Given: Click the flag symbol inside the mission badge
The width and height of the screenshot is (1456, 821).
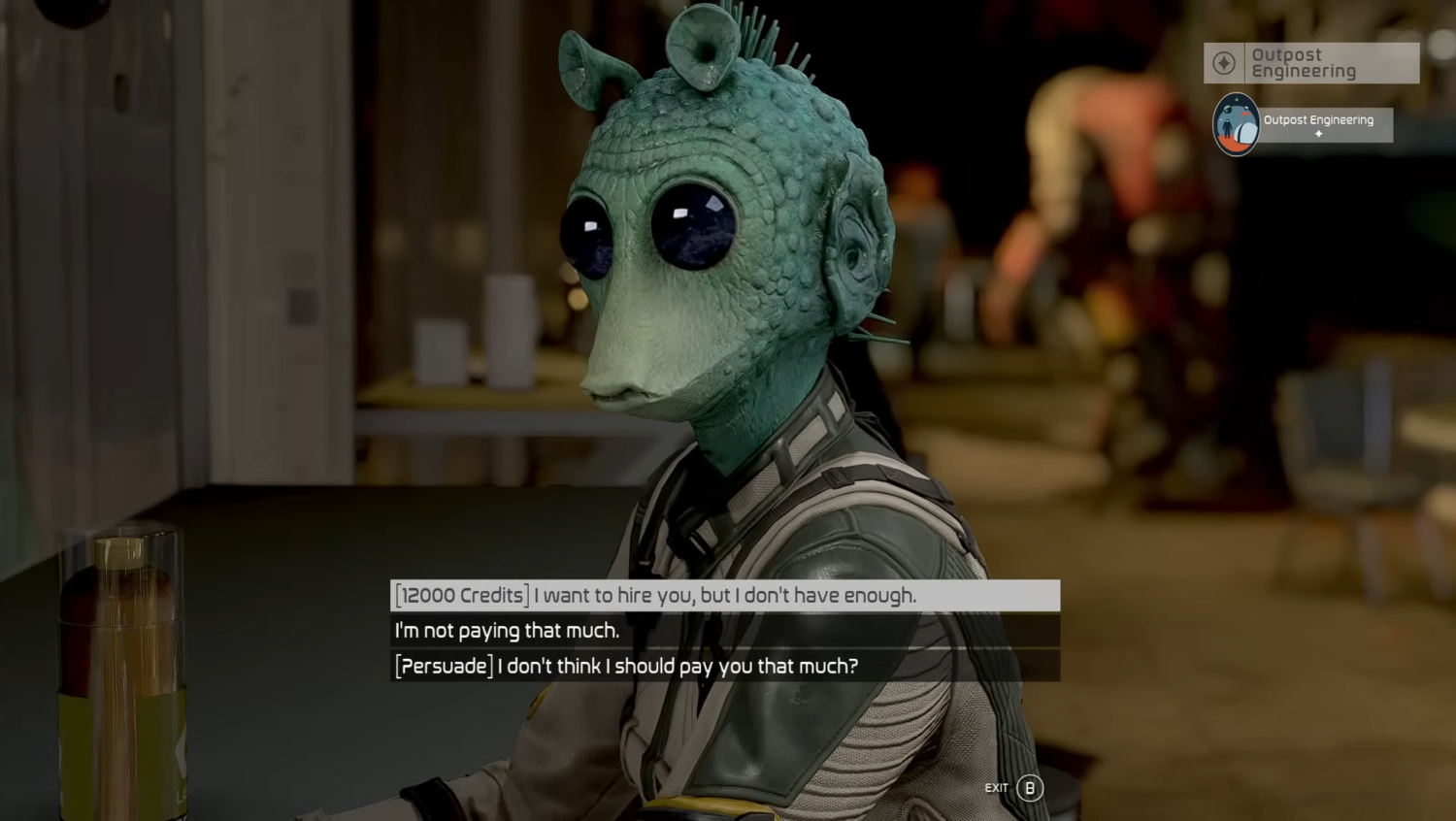Looking at the screenshot, I should pyautogui.click(x=1245, y=115).
